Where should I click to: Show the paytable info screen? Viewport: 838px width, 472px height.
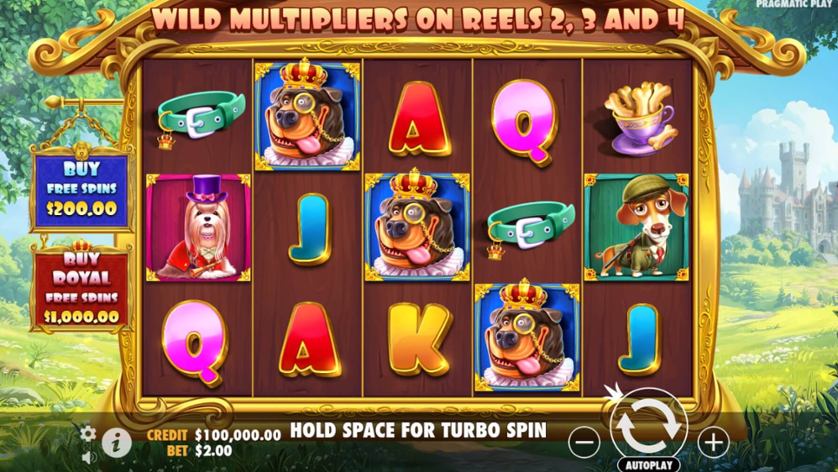tap(116, 439)
